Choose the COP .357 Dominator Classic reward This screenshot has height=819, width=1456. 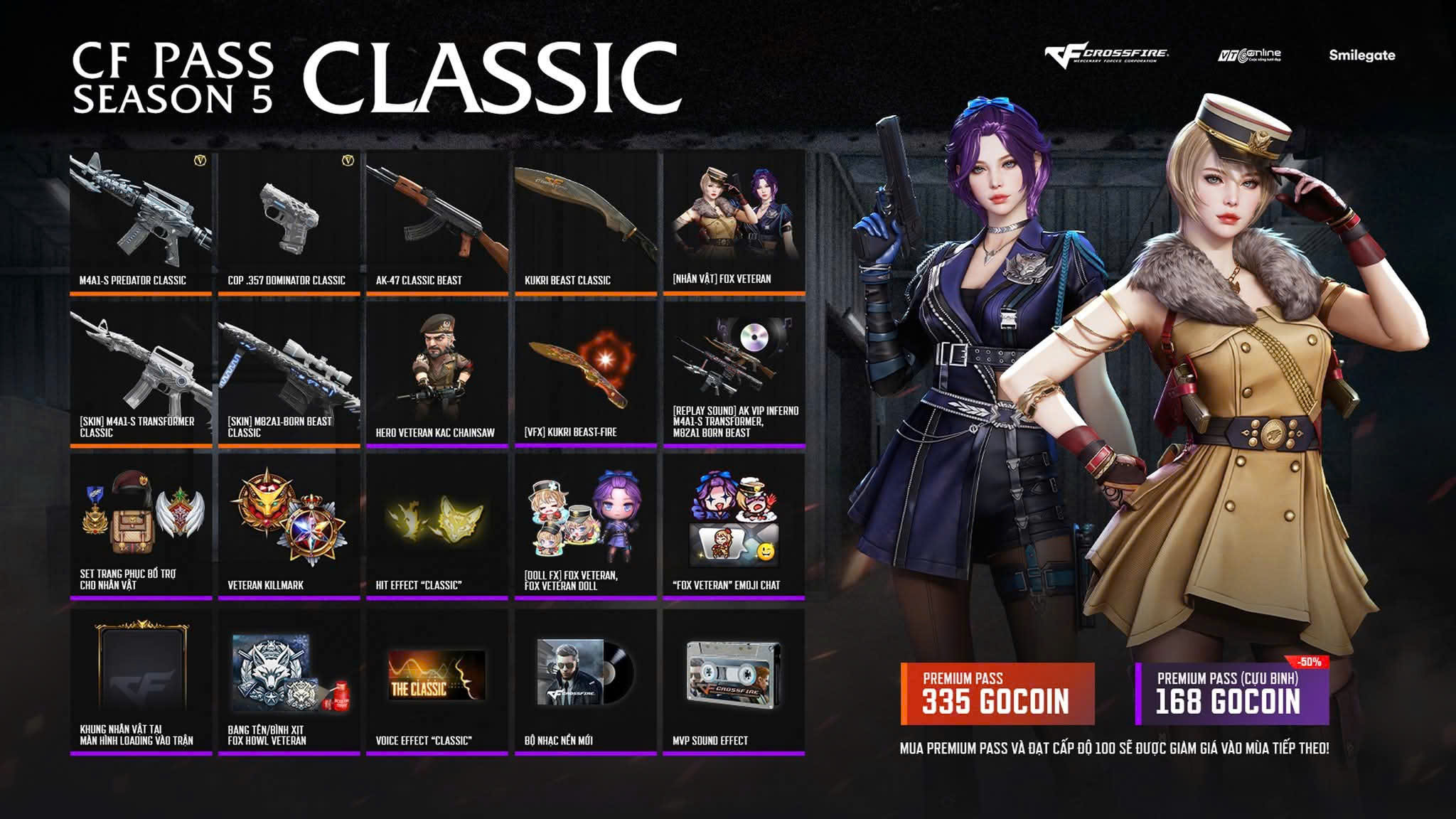pos(289,221)
